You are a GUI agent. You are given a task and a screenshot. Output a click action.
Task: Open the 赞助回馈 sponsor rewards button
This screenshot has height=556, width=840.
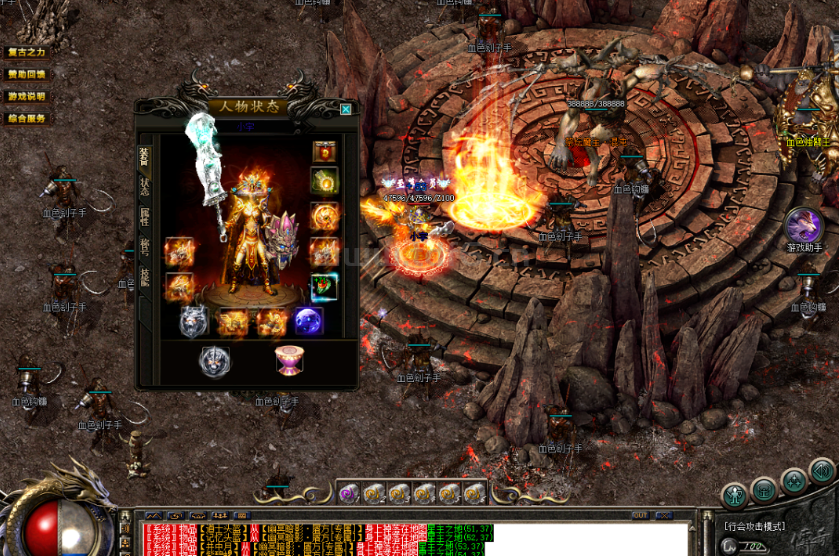pos(27,74)
